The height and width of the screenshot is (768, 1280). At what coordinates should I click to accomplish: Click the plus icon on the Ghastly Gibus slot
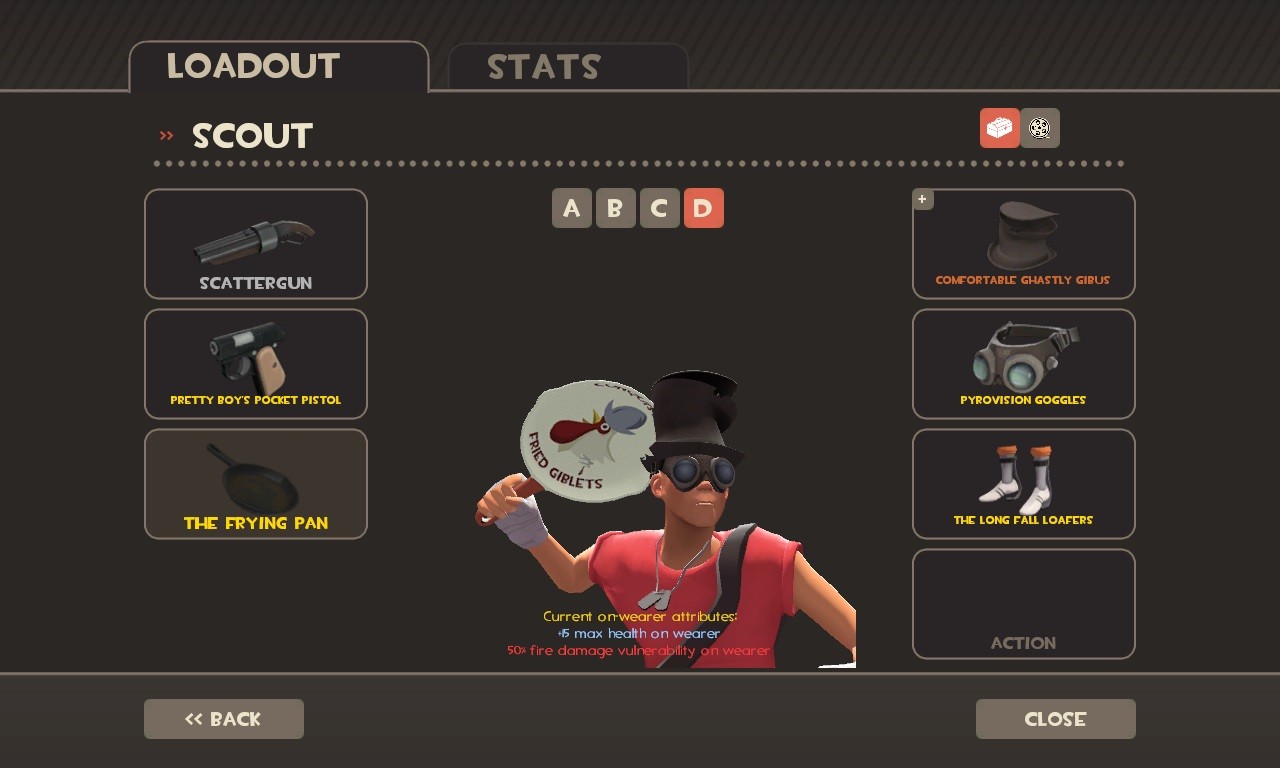tap(922, 199)
